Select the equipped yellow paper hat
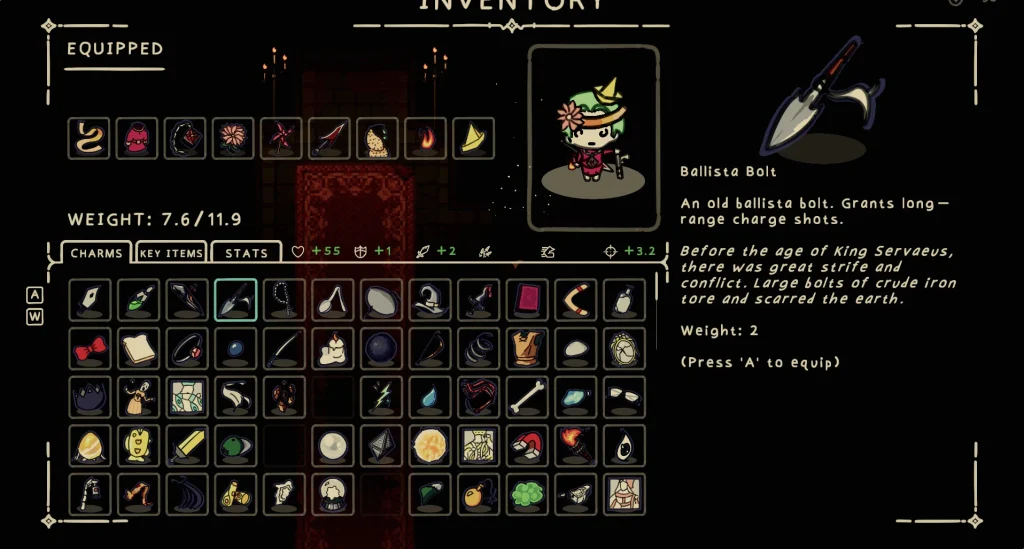Screen dimensions: 1024x549 coord(473,138)
